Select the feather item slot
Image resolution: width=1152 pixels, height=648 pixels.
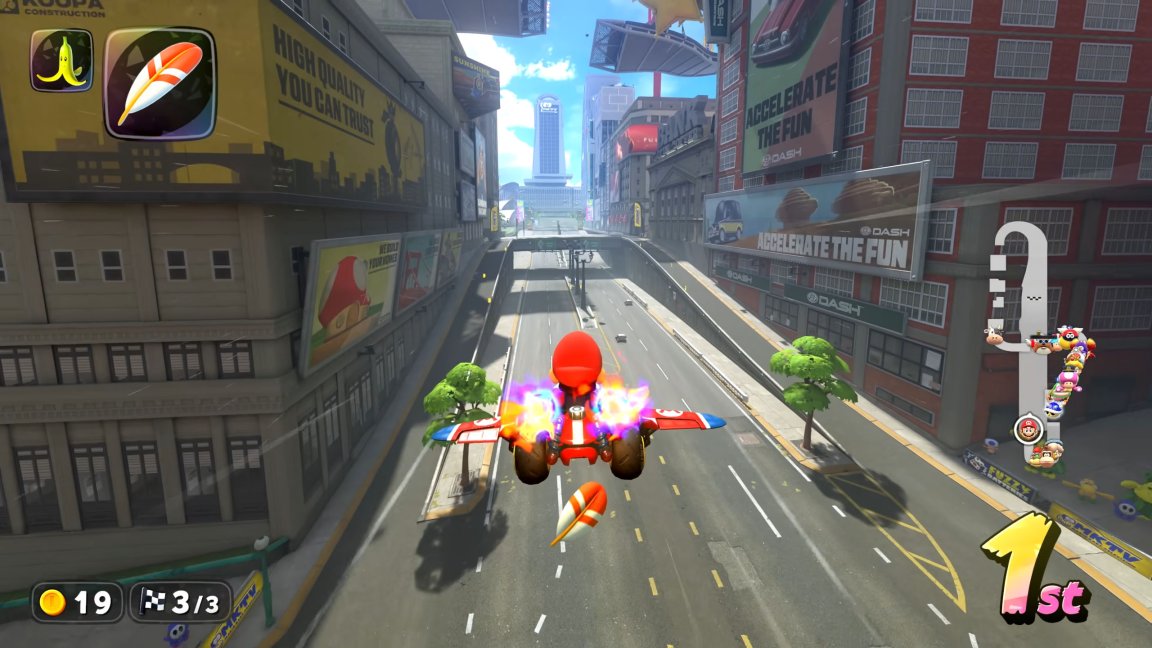pos(160,83)
